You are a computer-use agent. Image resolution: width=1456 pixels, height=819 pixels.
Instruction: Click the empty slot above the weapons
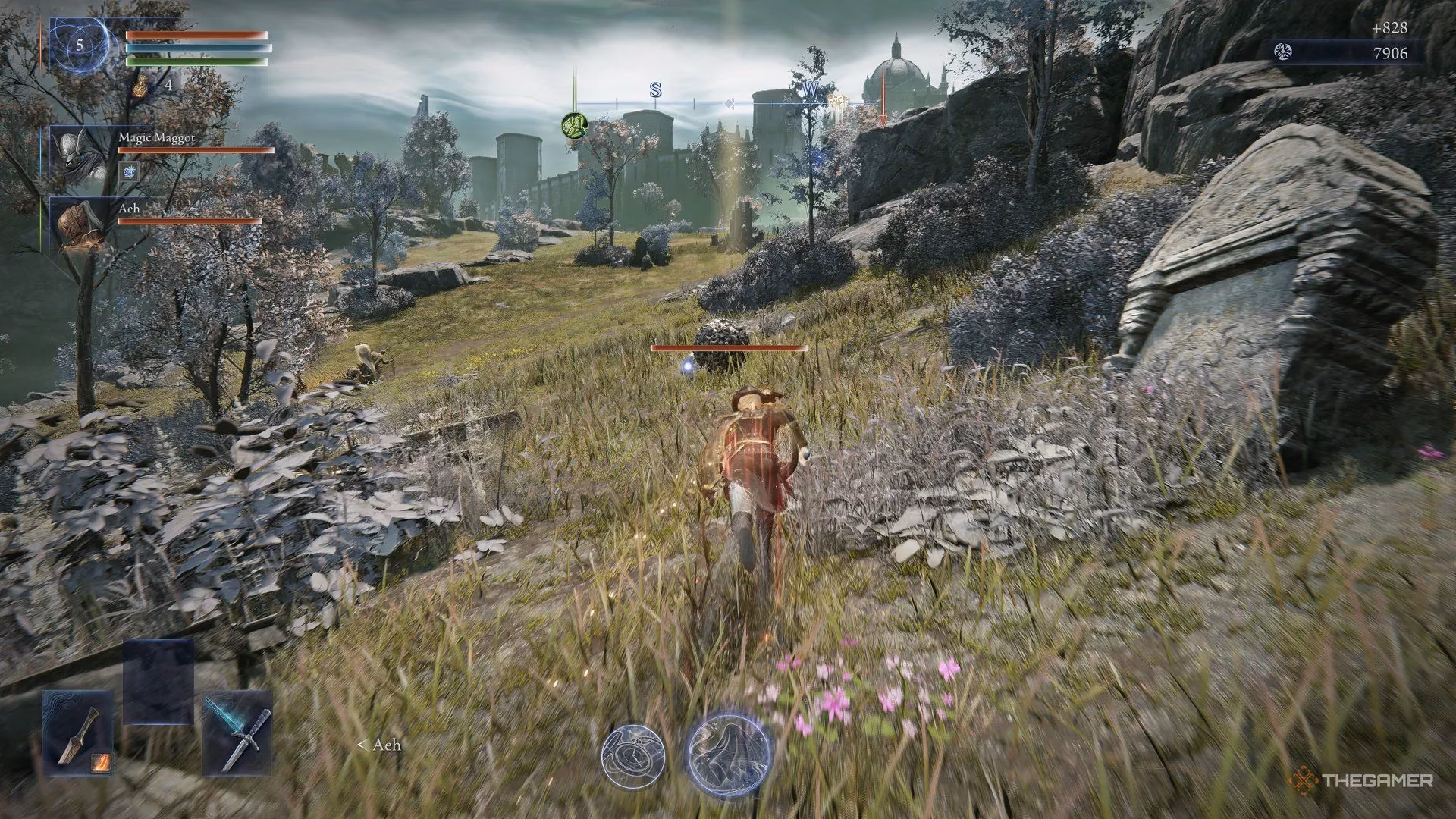pos(158,682)
